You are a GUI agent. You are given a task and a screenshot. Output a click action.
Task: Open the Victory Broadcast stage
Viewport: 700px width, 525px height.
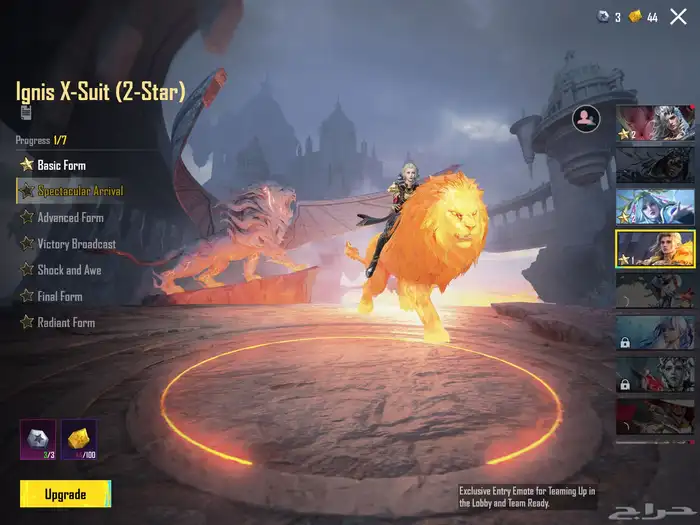click(76, 244)
